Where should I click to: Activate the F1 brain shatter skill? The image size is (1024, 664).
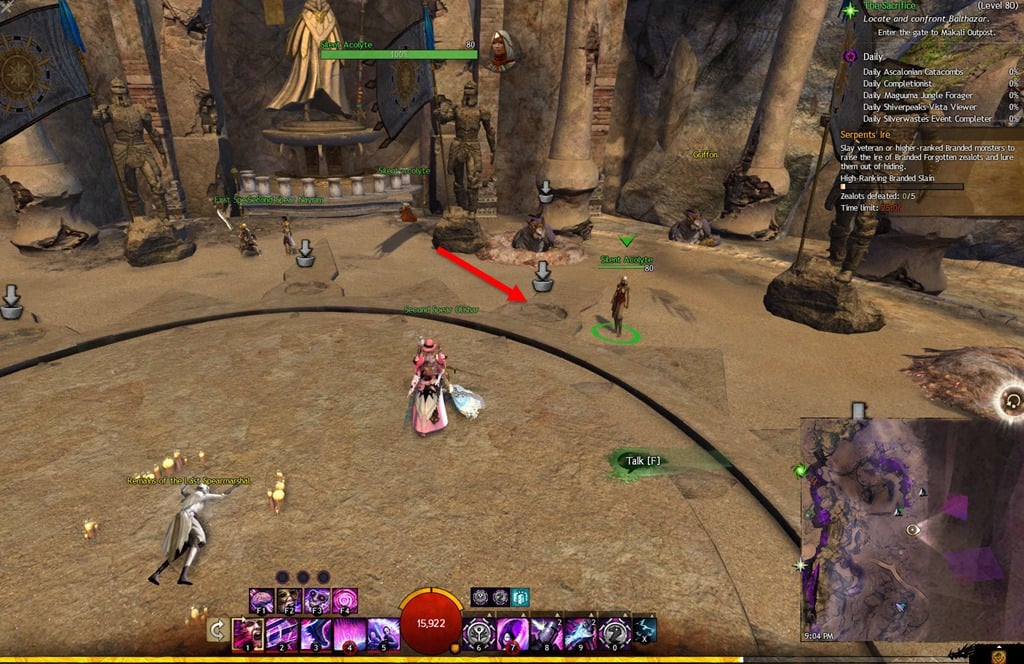[x=262, y=600]
